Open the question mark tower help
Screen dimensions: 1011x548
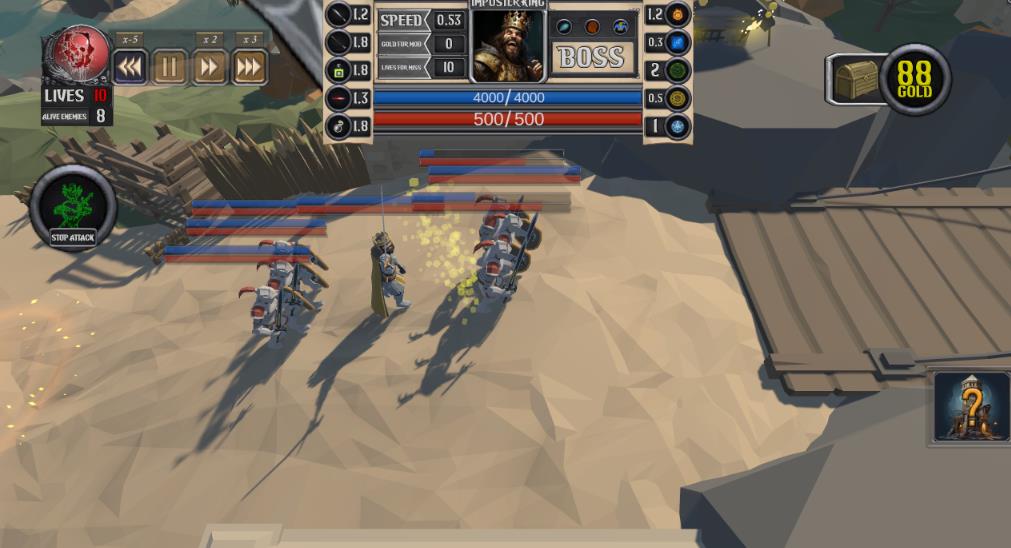pos(971,406)
